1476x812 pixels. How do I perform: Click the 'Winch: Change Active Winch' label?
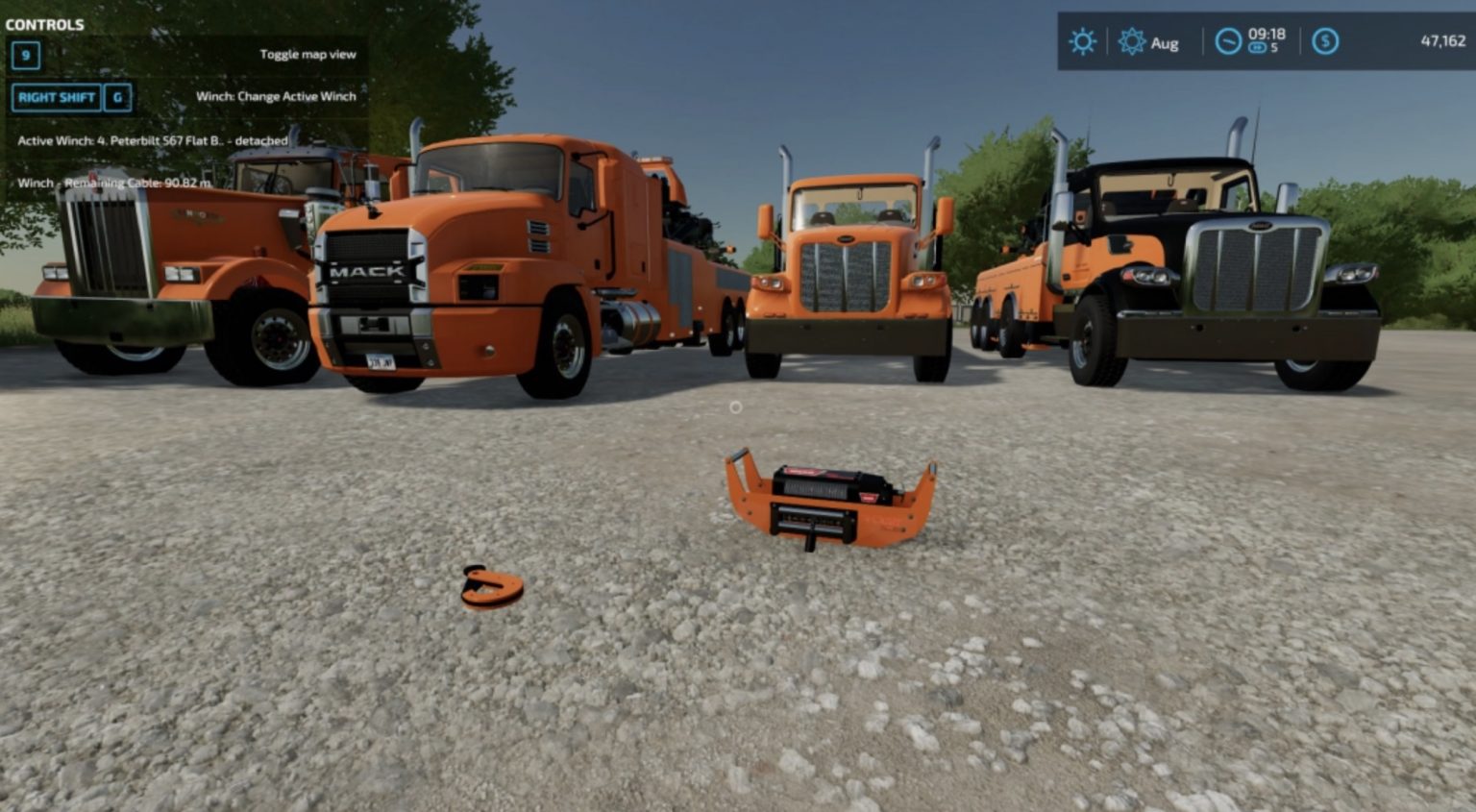[x=276, y=96]
